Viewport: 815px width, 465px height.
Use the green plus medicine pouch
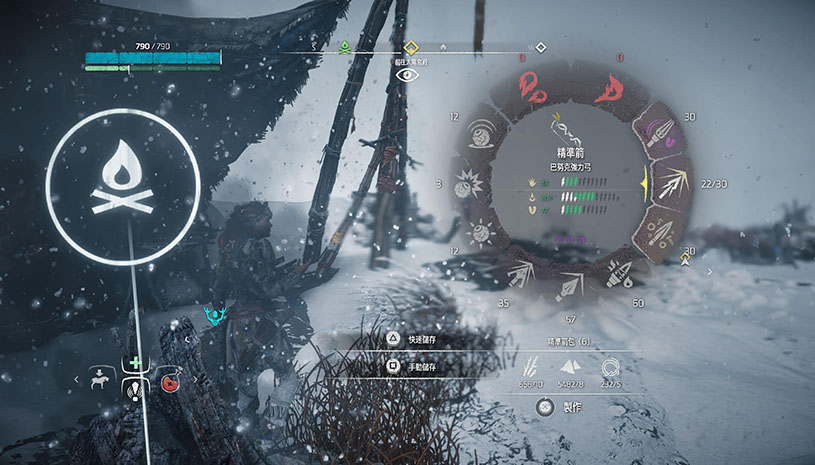pos(134,363)
